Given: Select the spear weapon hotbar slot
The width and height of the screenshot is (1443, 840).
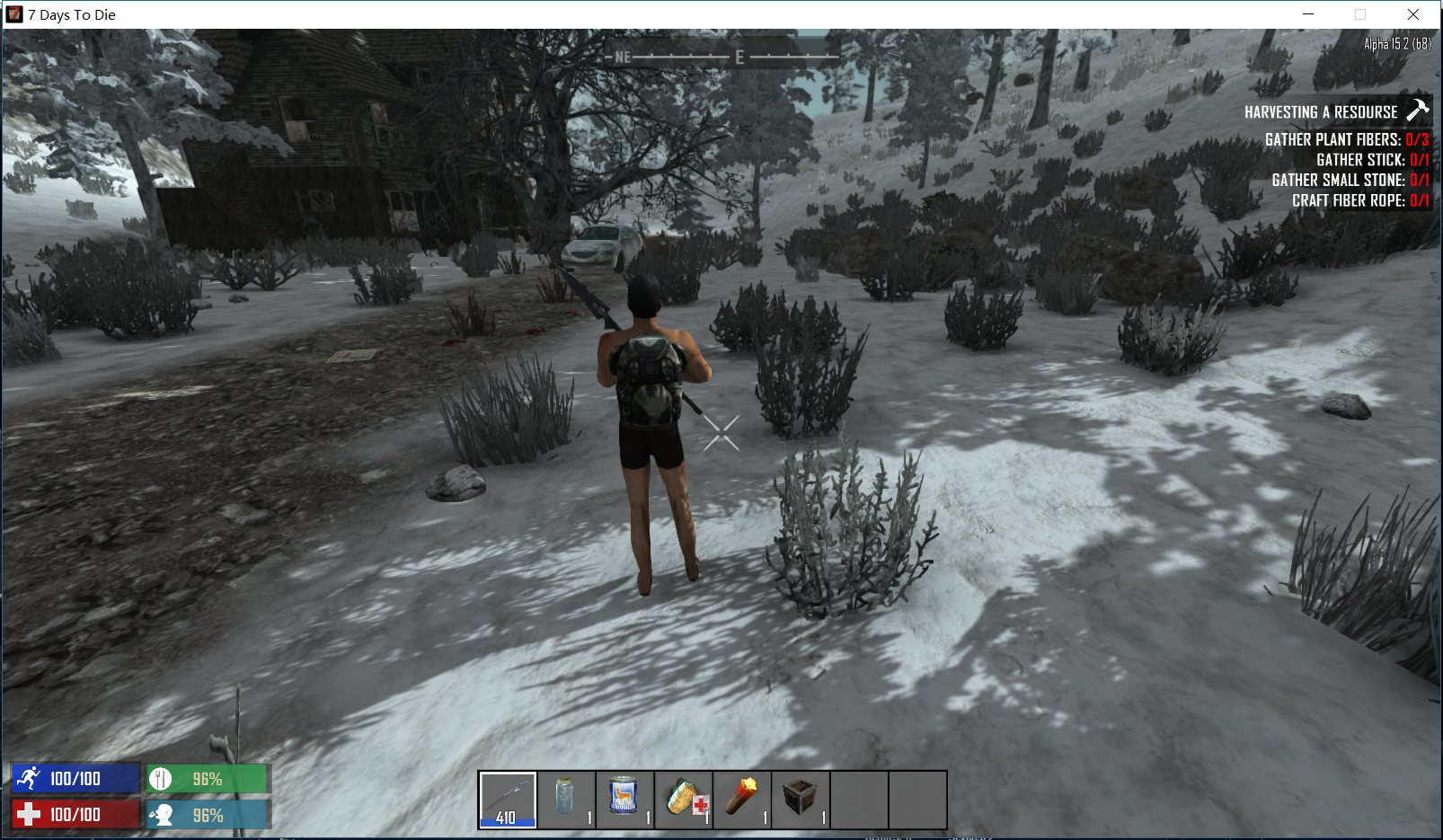Looking at the screenshot, I should tap(508, 799).
